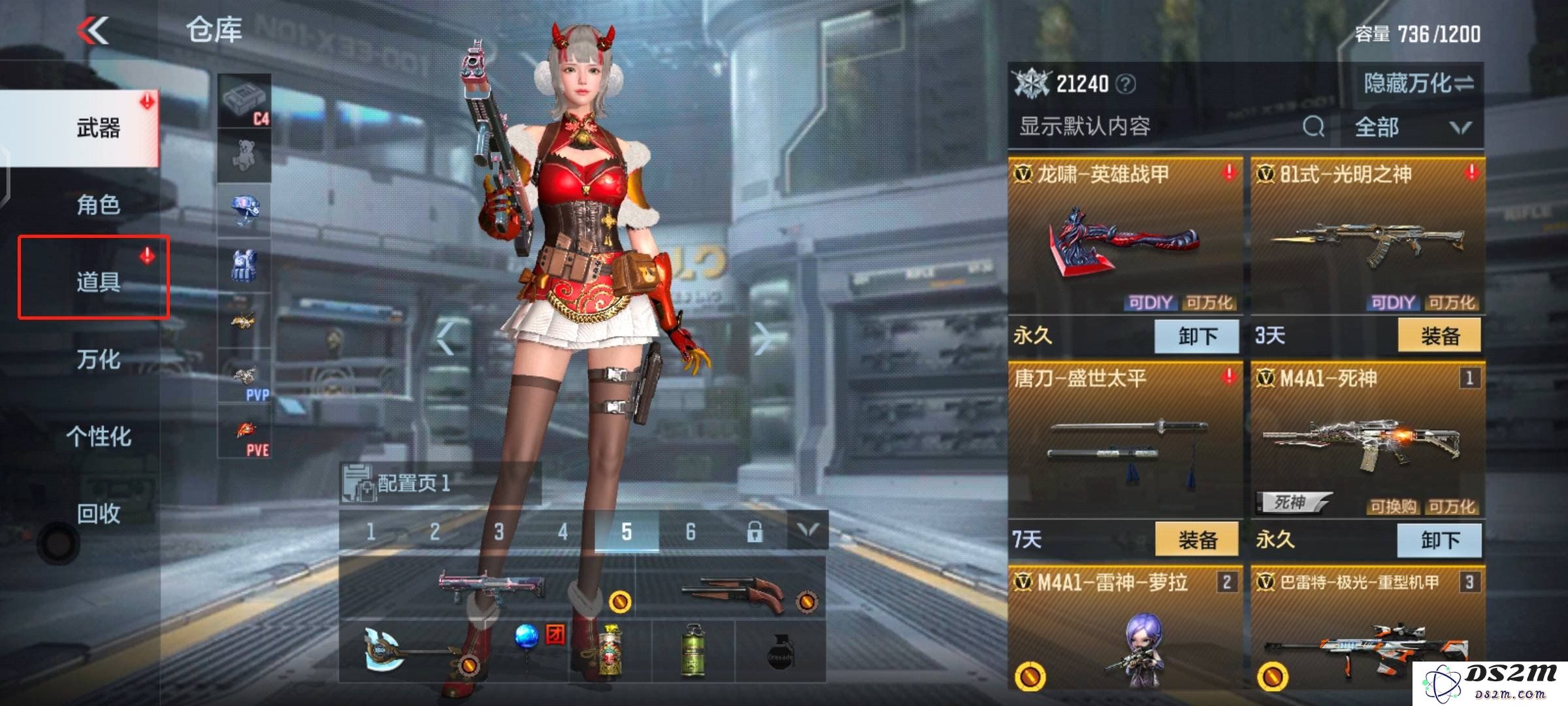Toggle the 隐藏万化 button

[1418, 84]
